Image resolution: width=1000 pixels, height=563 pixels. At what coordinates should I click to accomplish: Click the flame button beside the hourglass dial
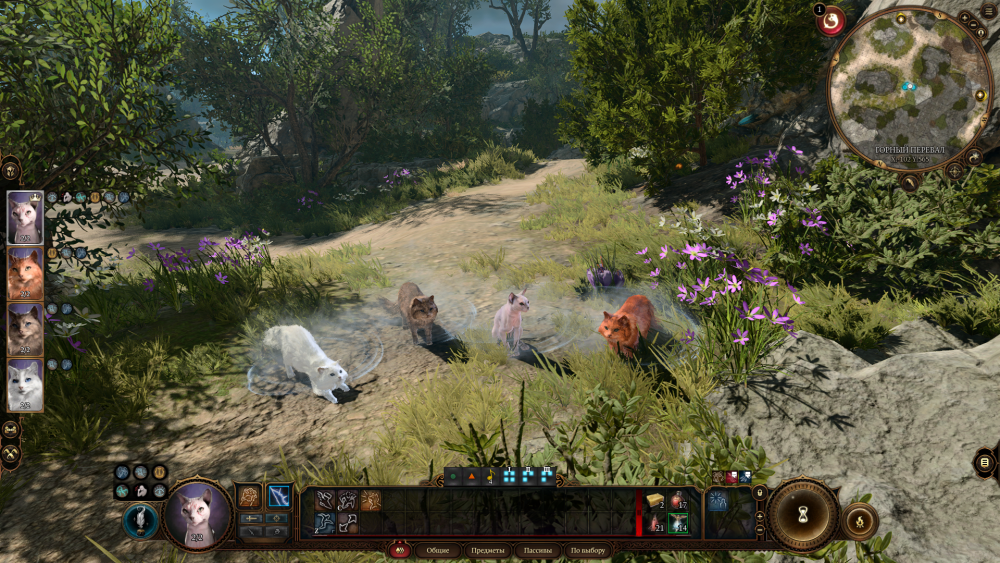pyautogui.click(x=858, y=520)
